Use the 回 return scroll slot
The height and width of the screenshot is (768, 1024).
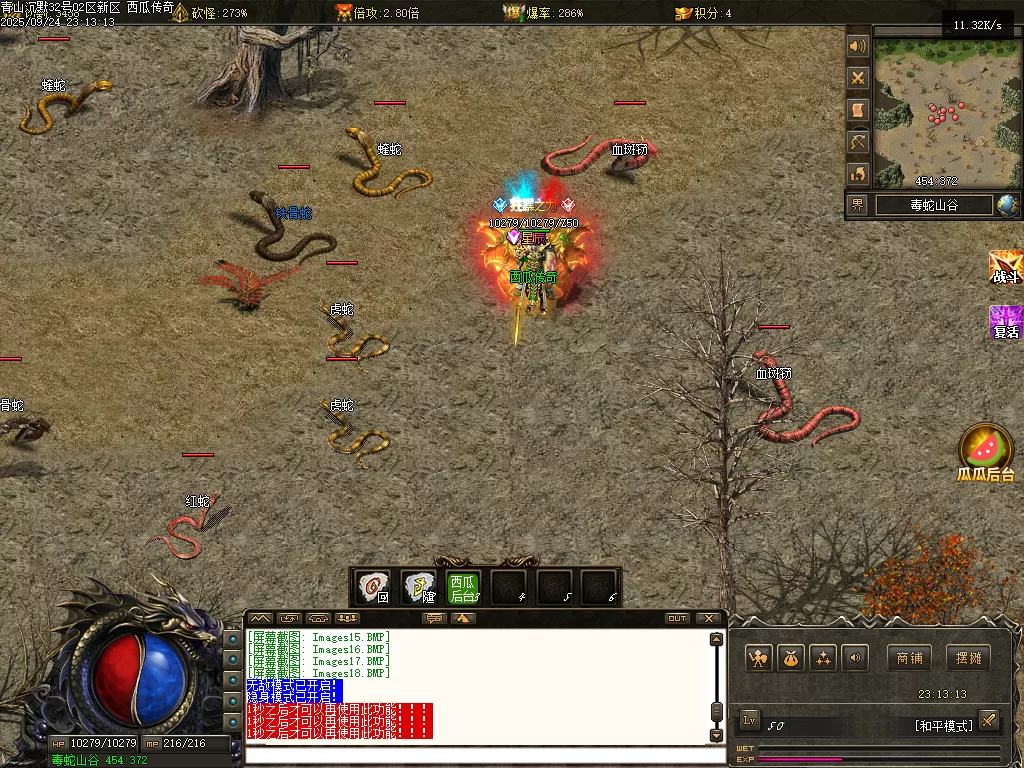click(374, 586)
